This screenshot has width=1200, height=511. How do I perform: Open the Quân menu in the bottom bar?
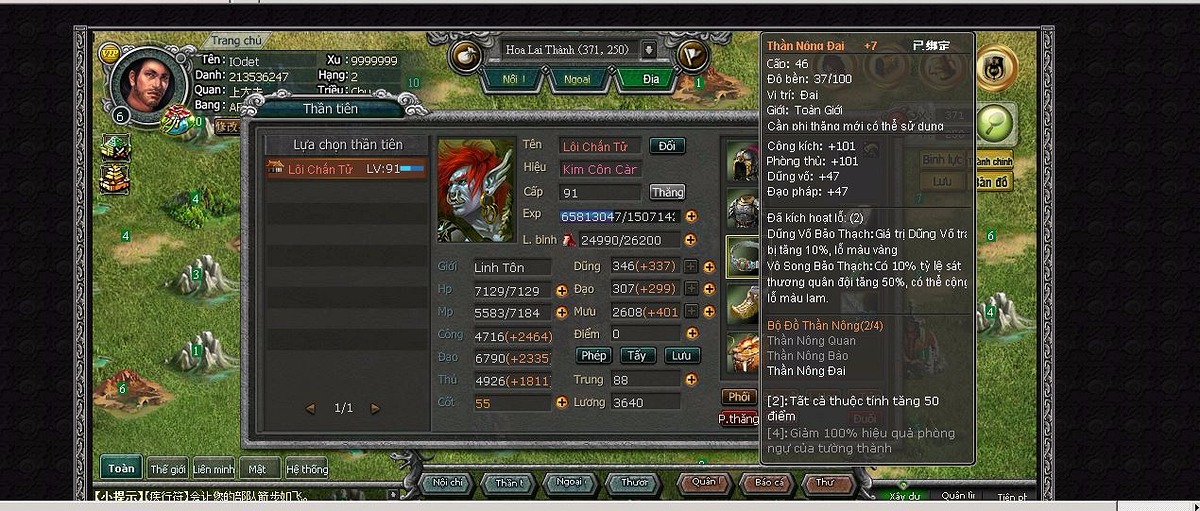click(x=704, y=483)
